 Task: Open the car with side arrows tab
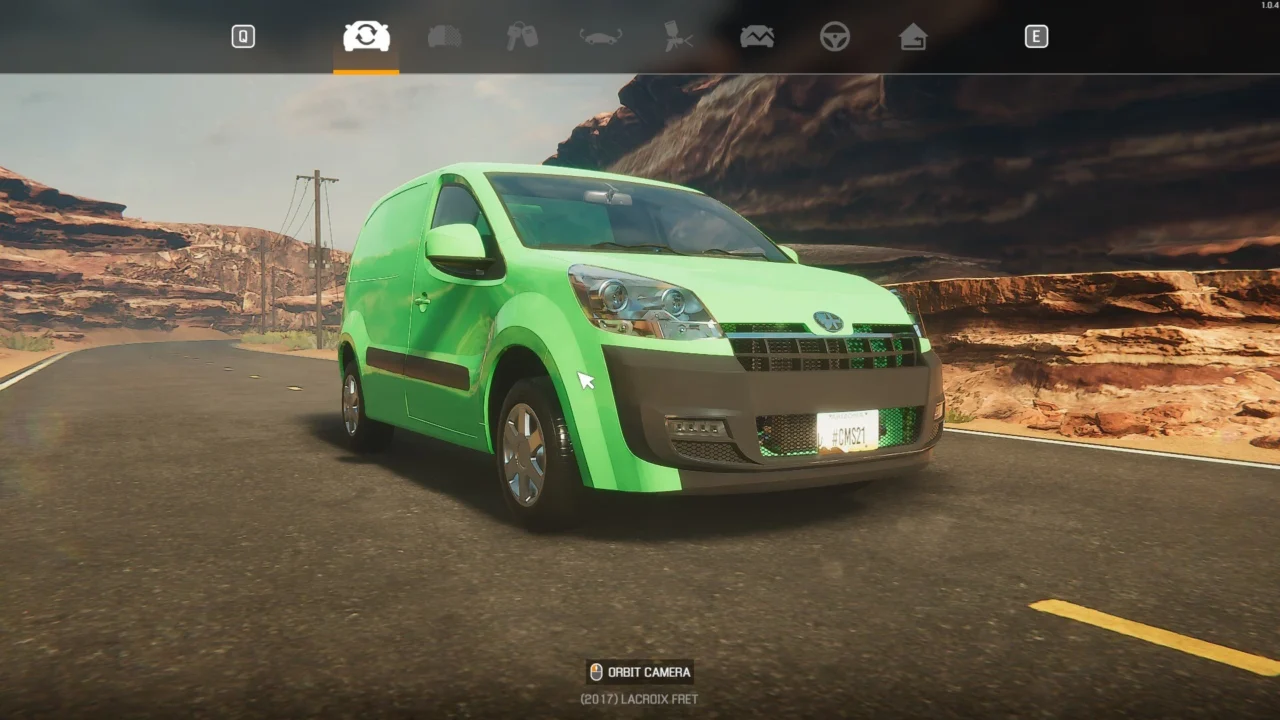coord(601,37)
